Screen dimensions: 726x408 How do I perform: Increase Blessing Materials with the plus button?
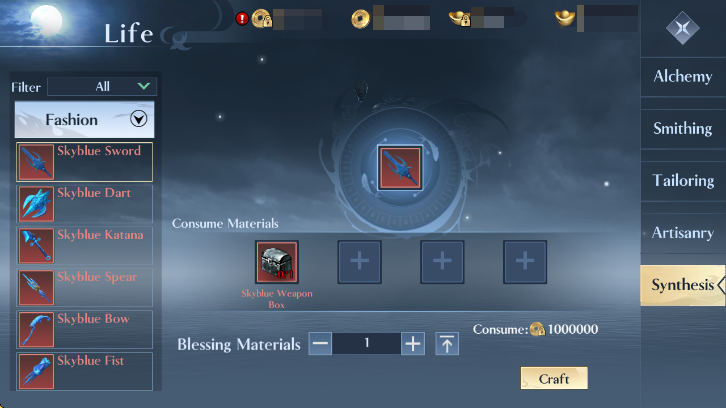(x=413, y=344)
